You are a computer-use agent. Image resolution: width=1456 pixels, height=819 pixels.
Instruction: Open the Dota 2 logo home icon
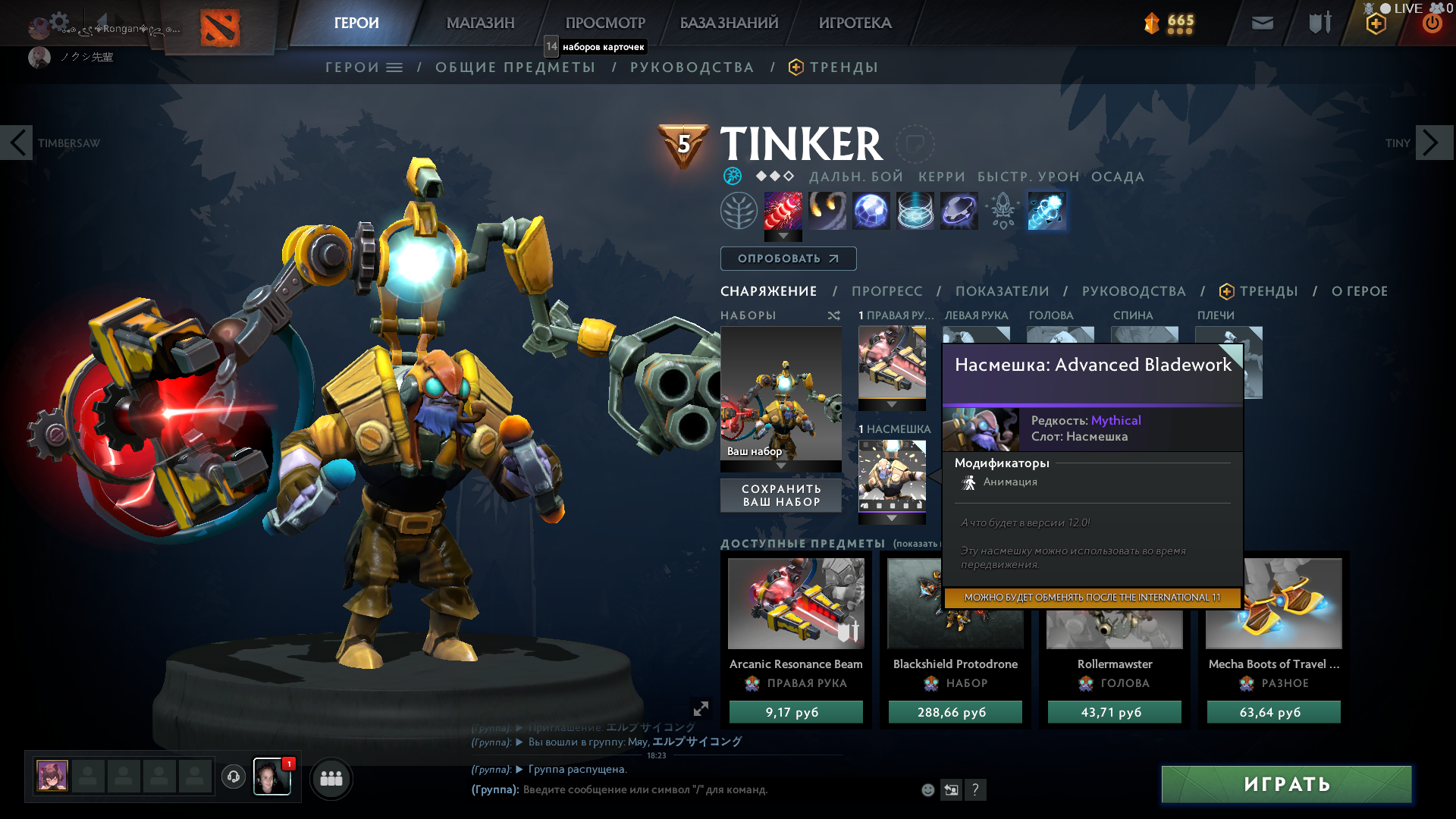tap(221, 23)
